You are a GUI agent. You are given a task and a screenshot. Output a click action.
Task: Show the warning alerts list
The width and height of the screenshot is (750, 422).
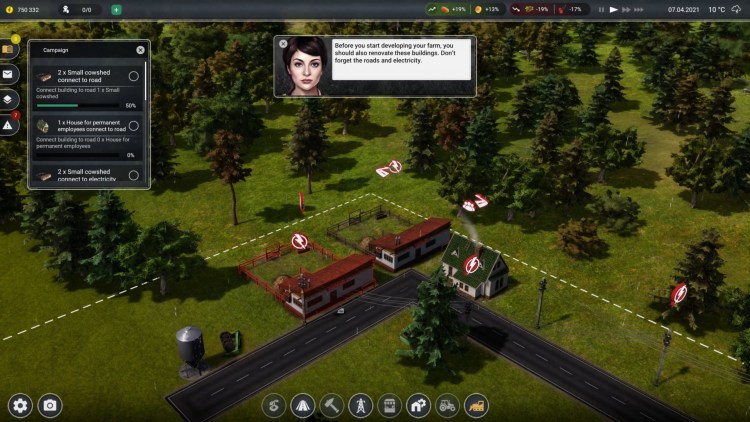click(9, 126)
